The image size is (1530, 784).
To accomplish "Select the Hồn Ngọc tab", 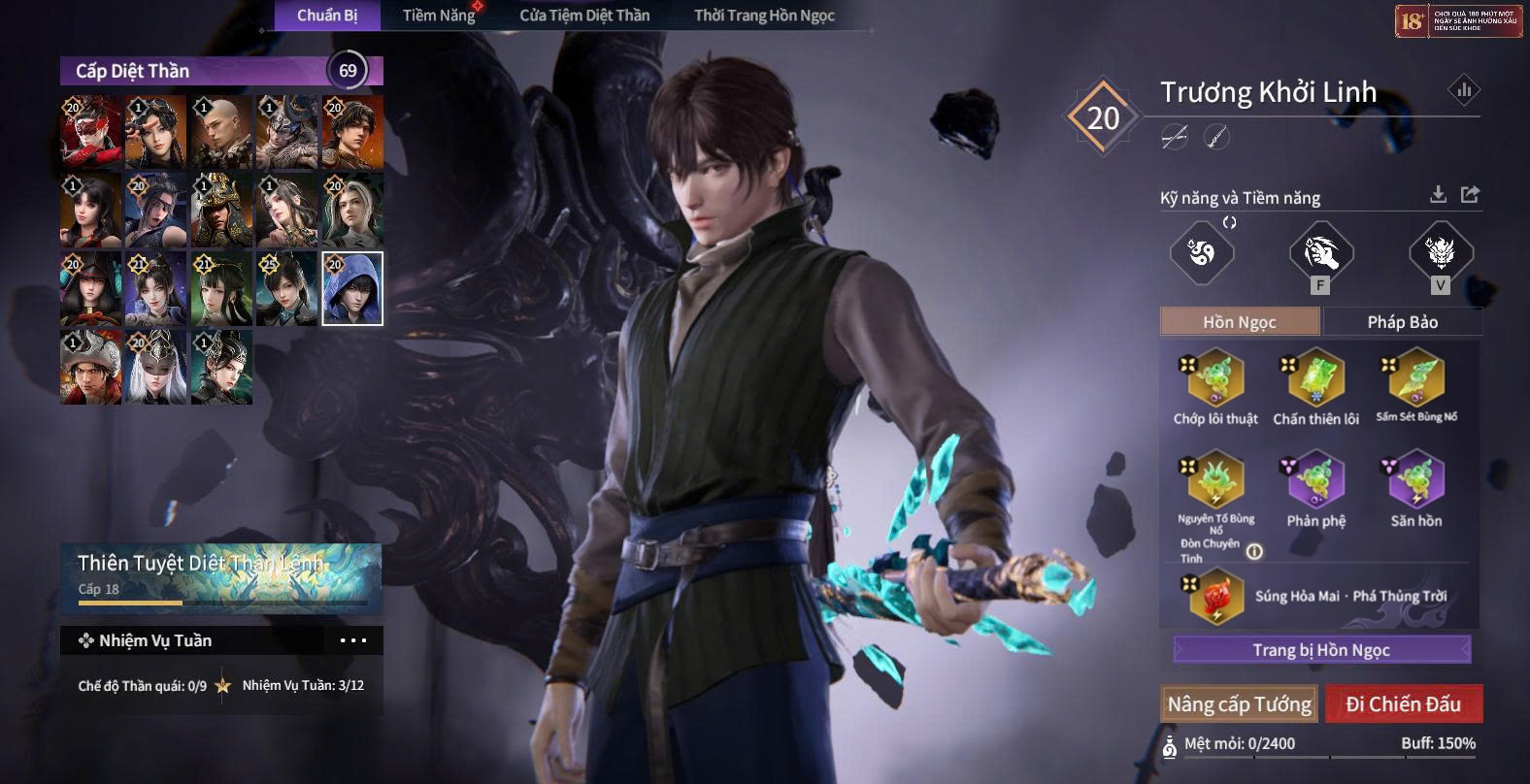I will pyautogui.click(x=1240, y=322).
